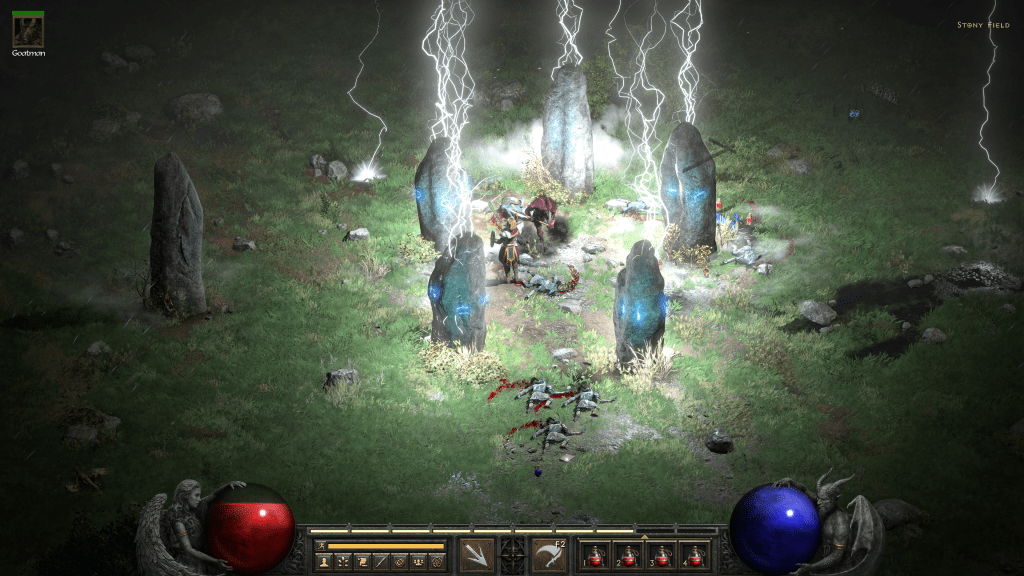Expand the belt with the small arrow above the potions
Image resolution: width=1024 pixels, height=576 pixels.
tap(644, 537)
